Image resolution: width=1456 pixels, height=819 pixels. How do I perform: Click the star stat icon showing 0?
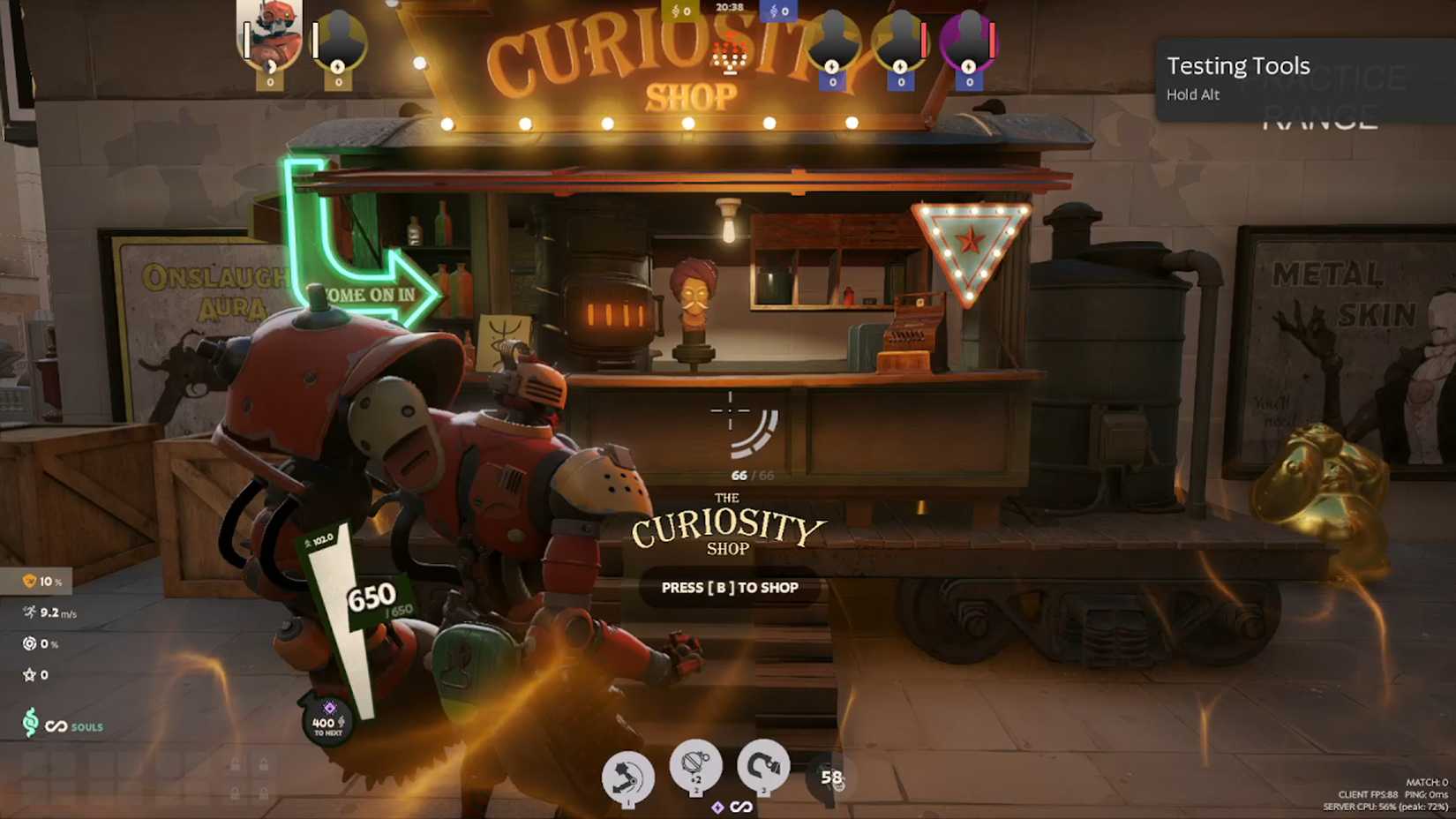pyautogui.click(x=27, y=674)
